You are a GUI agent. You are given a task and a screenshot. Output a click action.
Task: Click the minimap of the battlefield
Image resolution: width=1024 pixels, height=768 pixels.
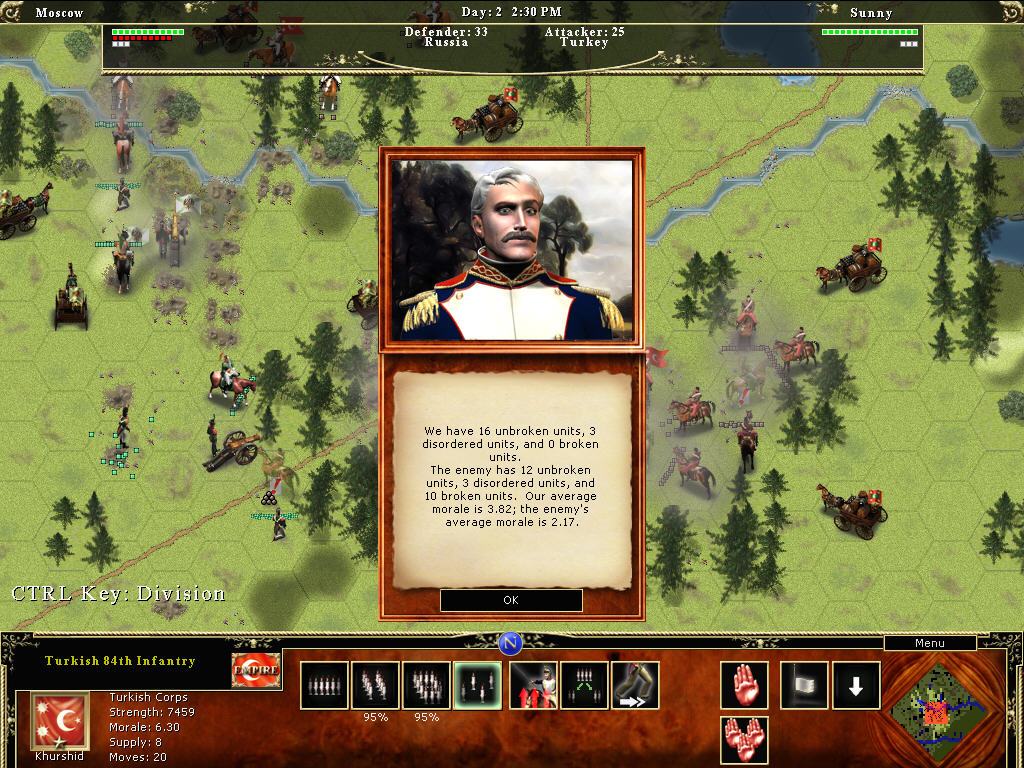(x=939, y=712)
